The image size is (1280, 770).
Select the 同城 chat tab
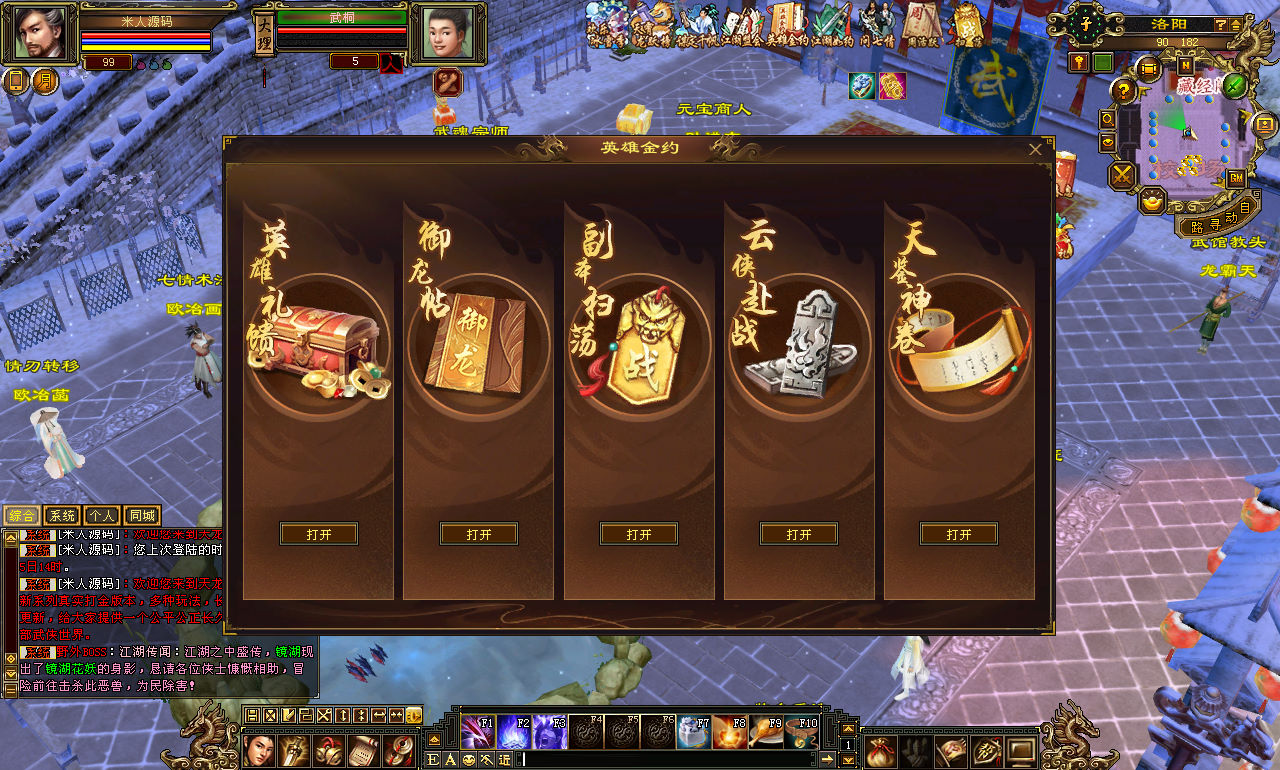tap(142, 516)
